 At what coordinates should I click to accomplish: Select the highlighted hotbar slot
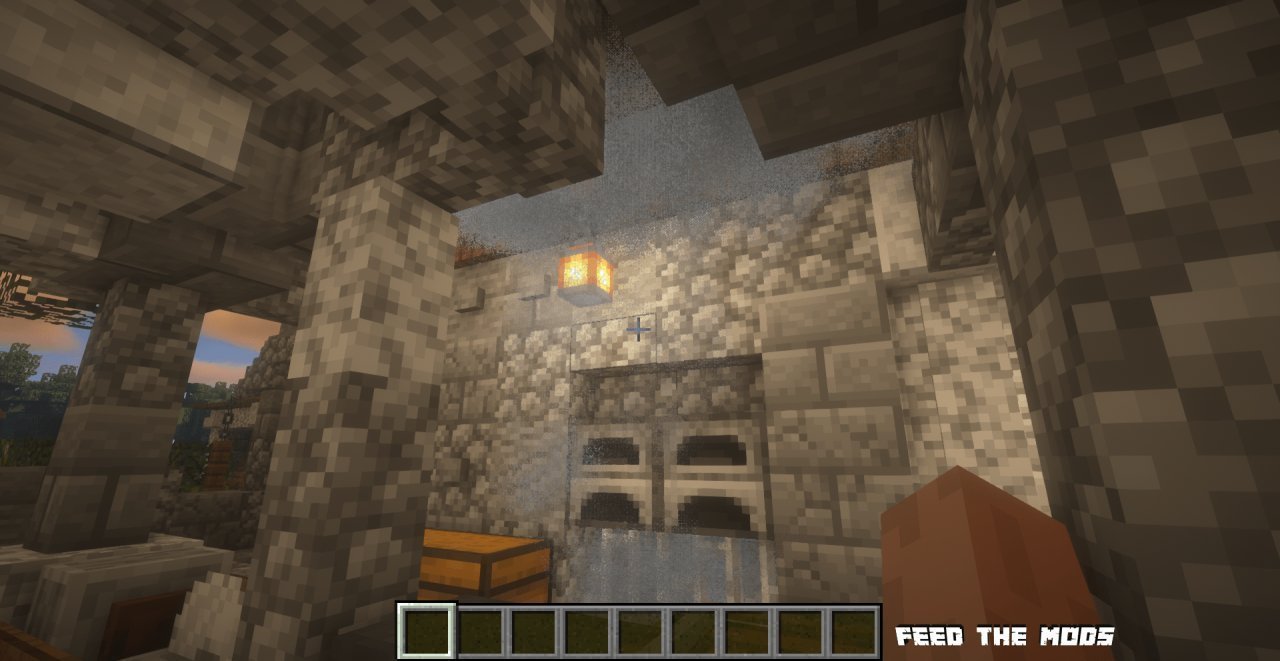427,631
